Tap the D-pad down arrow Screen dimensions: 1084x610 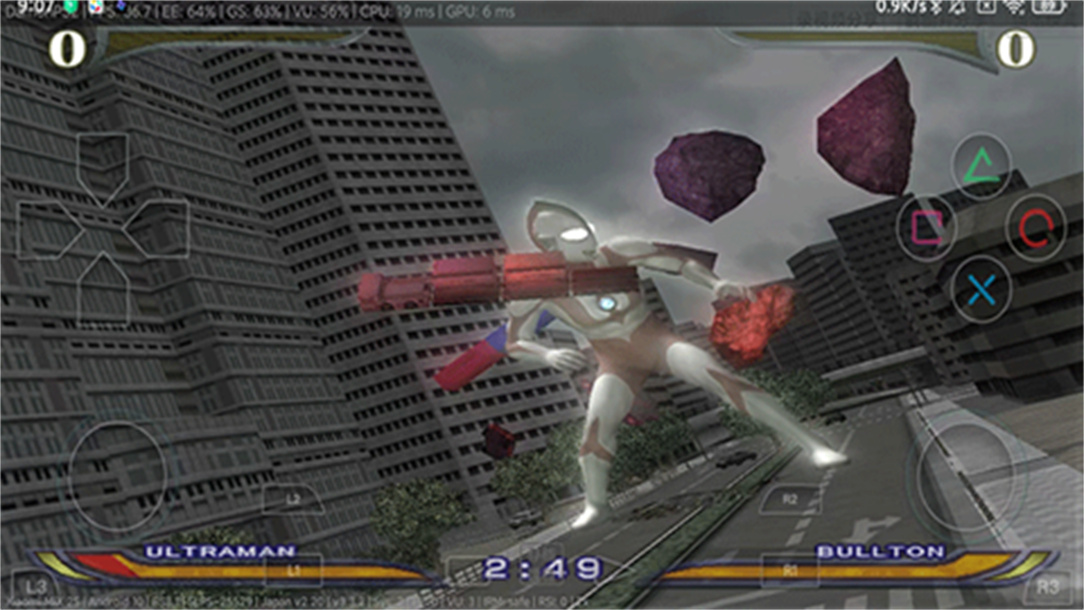point(102,286)
